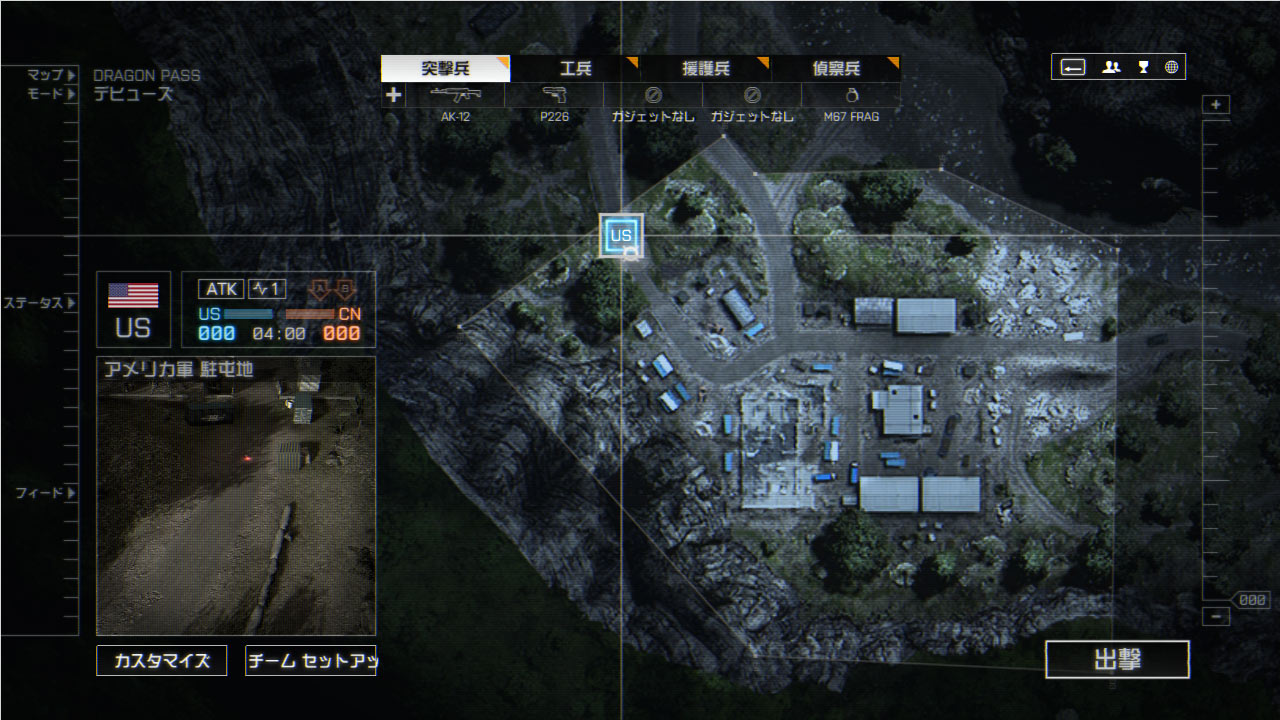Zoom in the map with plus button
The height and width of the screenshot is (720, 1280).
pos(1216,105)
